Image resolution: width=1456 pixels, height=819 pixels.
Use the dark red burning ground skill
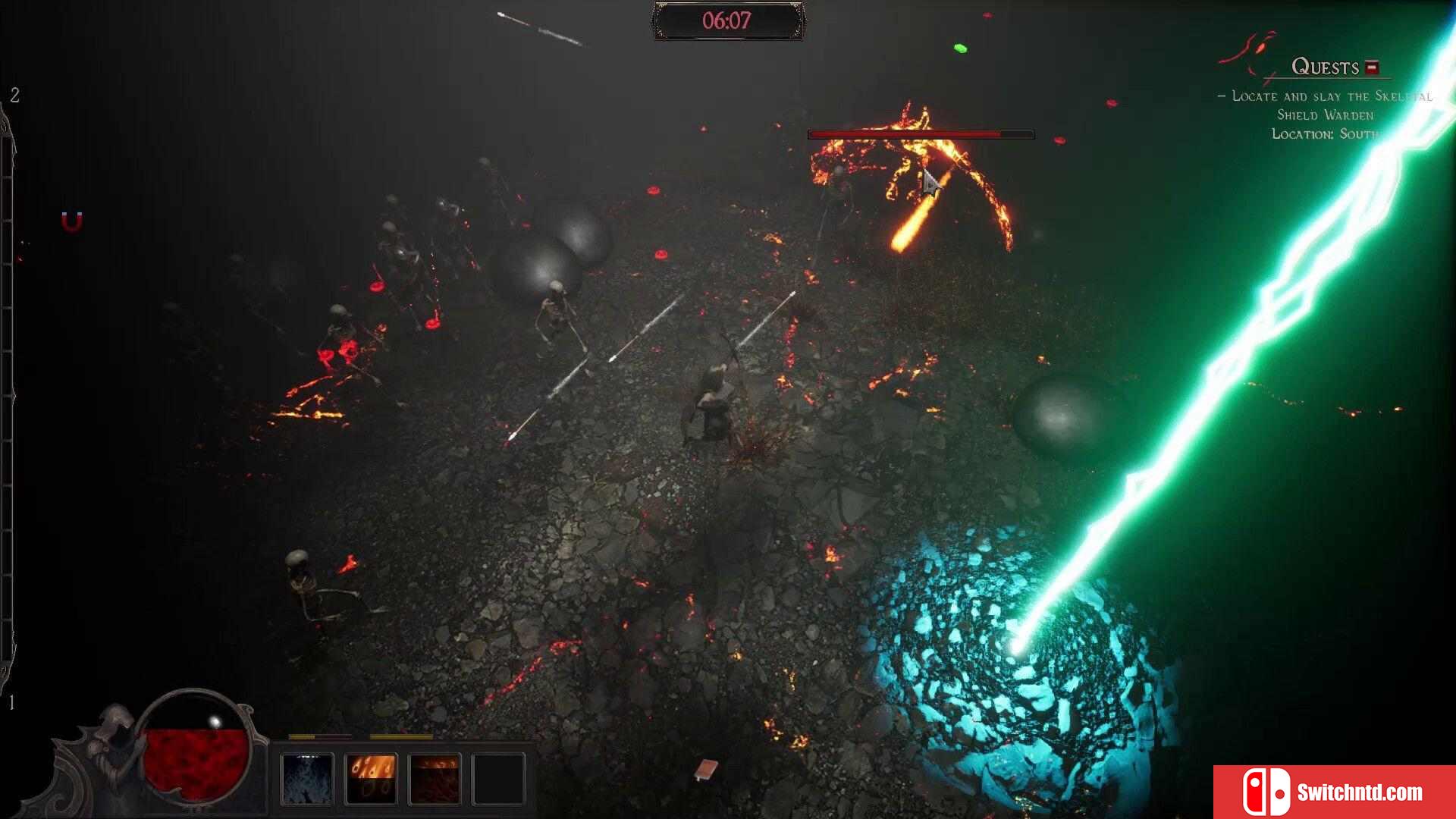coord(435,779)
